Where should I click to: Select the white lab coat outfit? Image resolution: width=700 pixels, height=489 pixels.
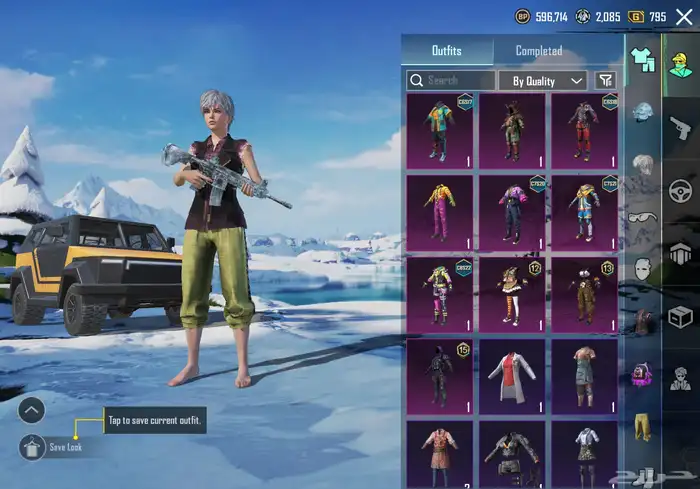pyautogui.click(x=512, y=376)
